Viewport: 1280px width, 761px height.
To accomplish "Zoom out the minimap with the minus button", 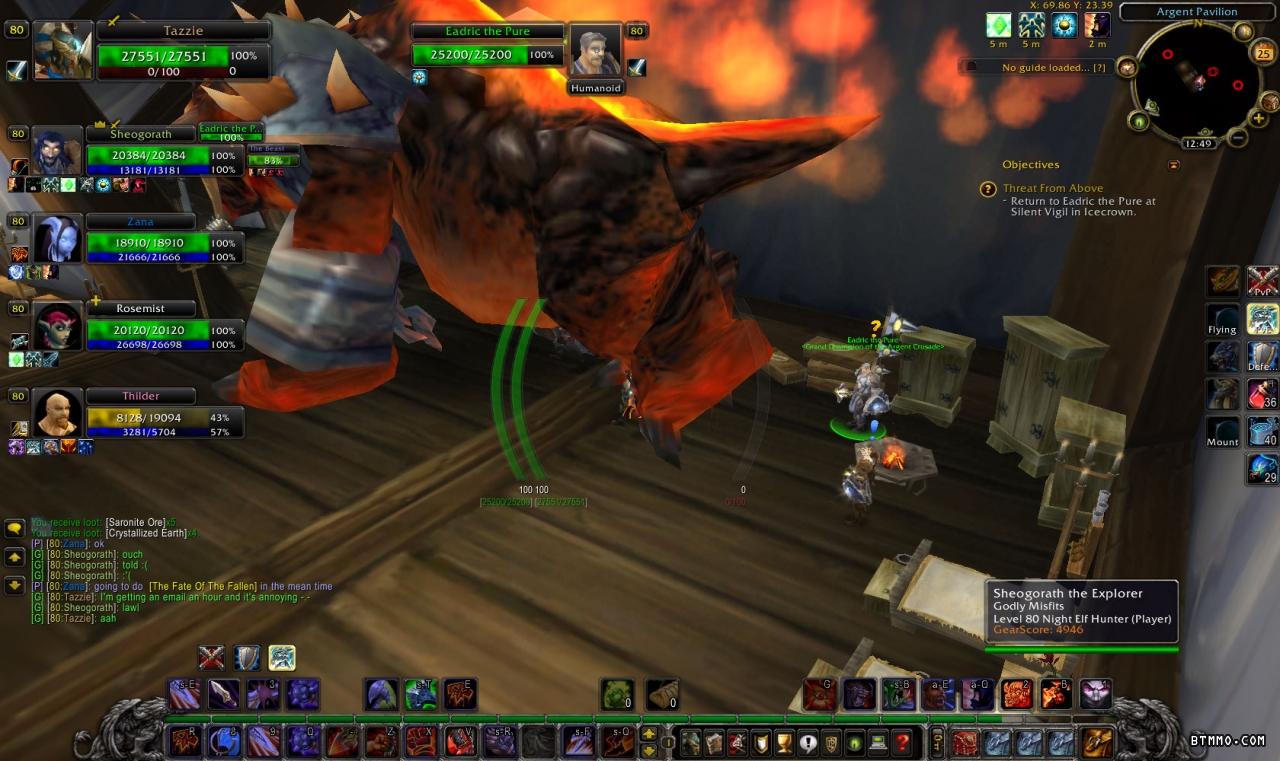I will pyautogui.click(x=1237, y=137).
